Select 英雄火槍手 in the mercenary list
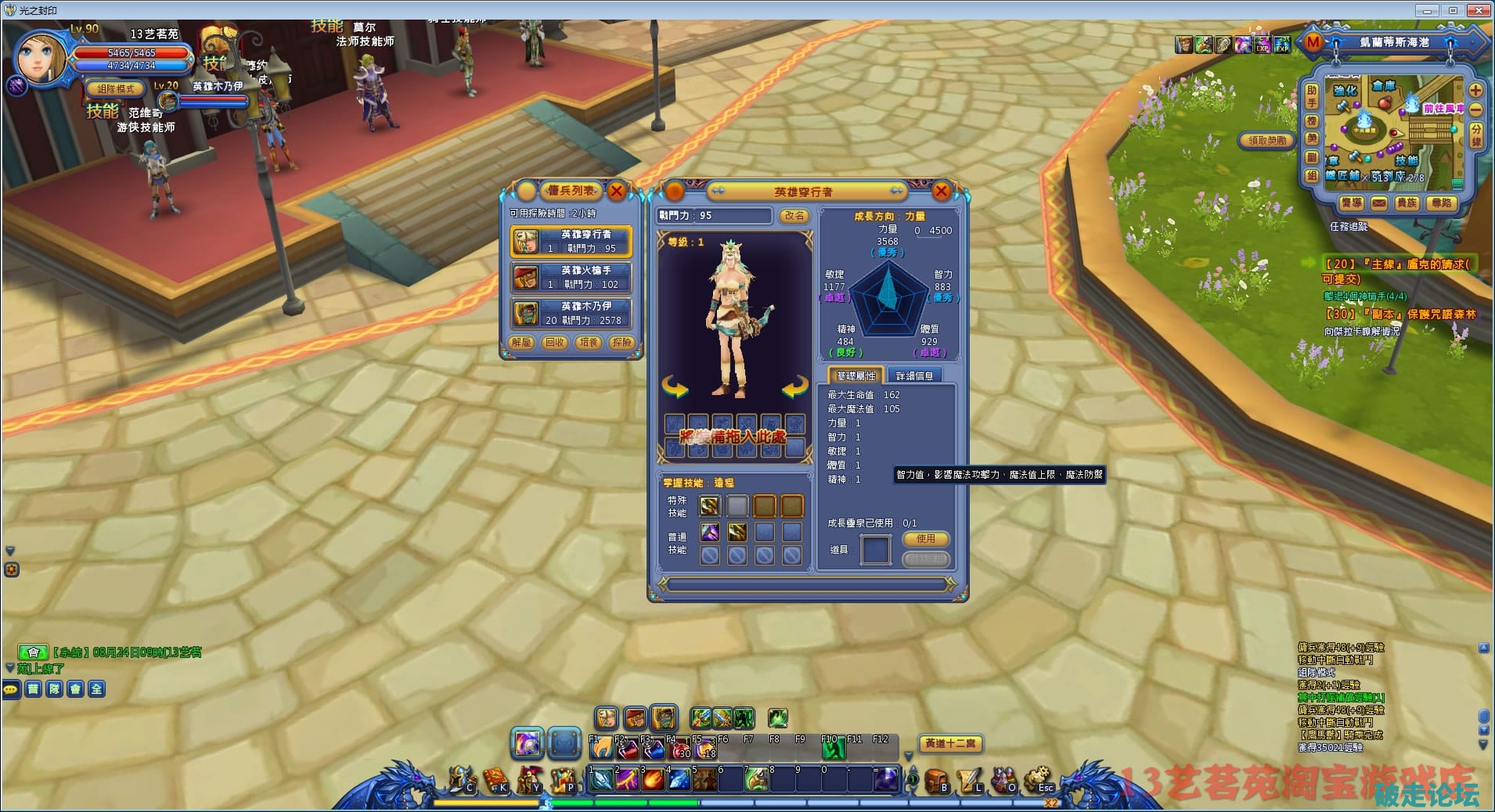This screenshot has height=812, width=1495. 571,277
